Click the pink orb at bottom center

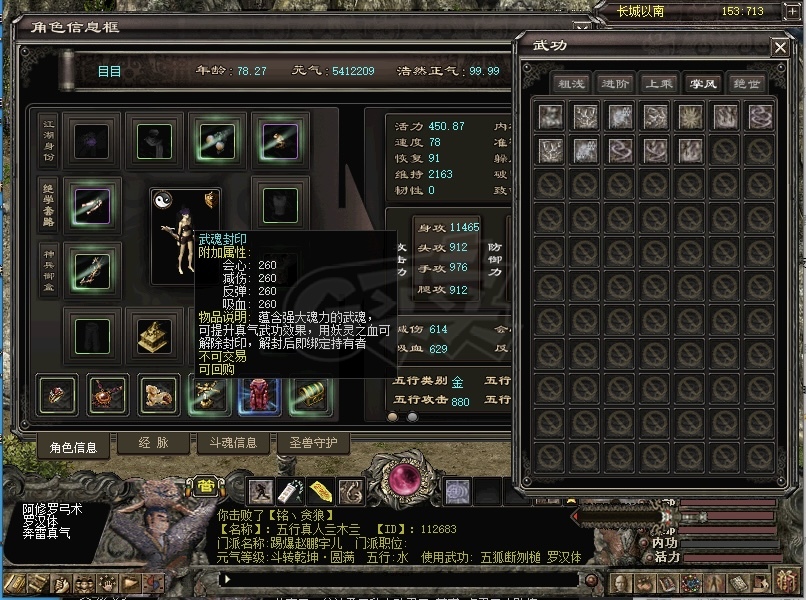(406, 480)
